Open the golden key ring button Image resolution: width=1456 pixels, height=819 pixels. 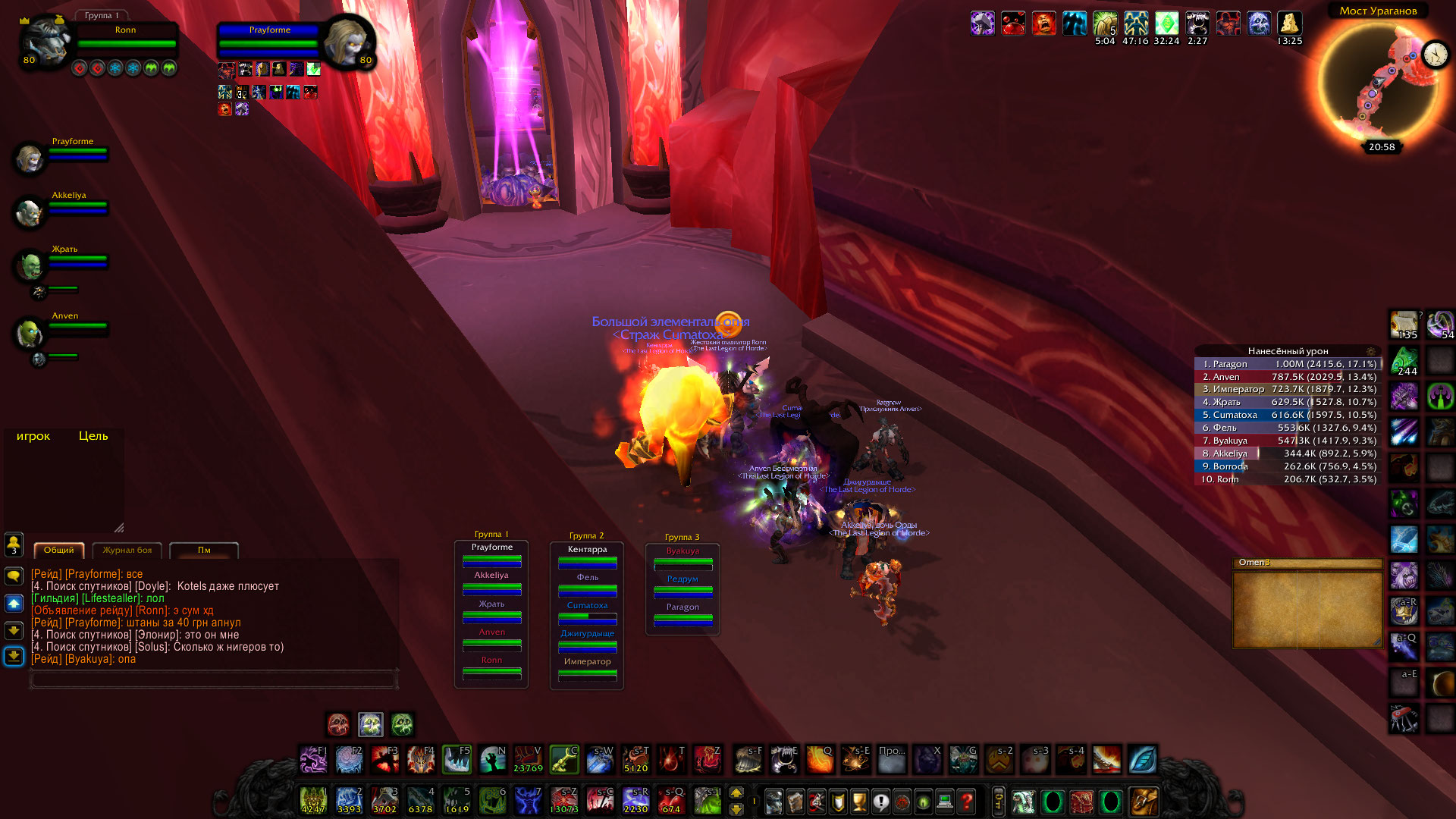(998, 802)
